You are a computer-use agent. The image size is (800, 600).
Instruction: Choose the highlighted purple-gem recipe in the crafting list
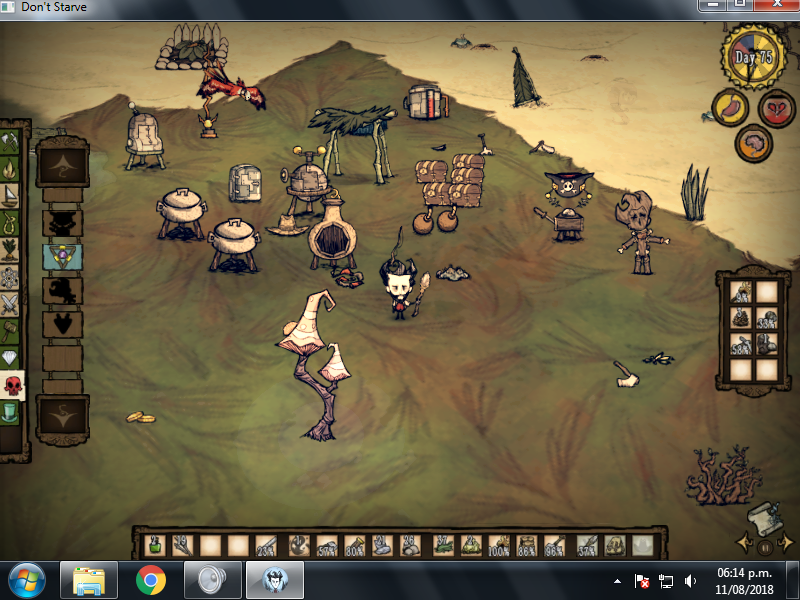62,257
